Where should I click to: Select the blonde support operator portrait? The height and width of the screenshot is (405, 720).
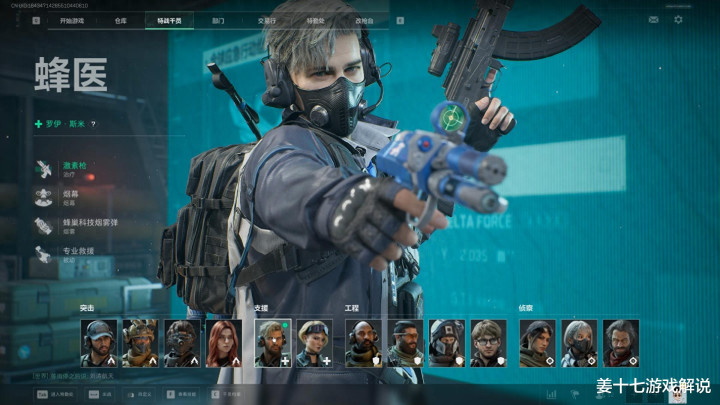(x=314, y=343)
